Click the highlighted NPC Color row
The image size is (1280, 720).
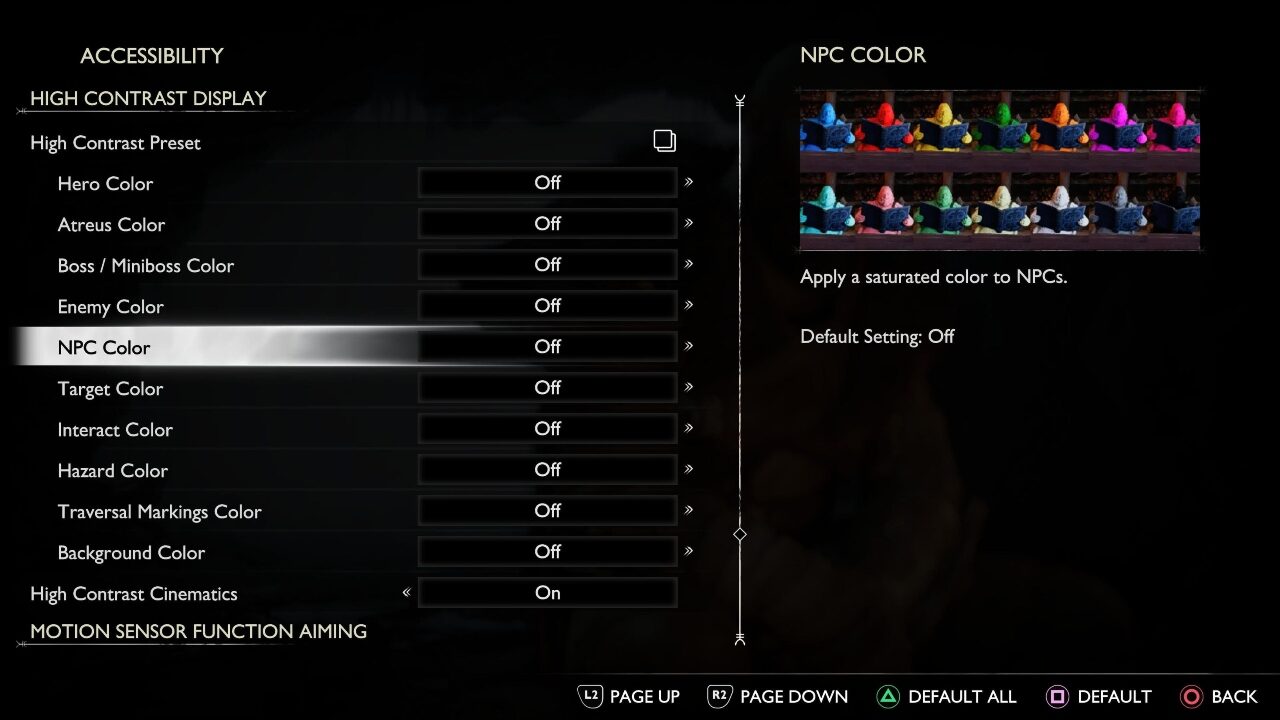click(x=104, y=348)
